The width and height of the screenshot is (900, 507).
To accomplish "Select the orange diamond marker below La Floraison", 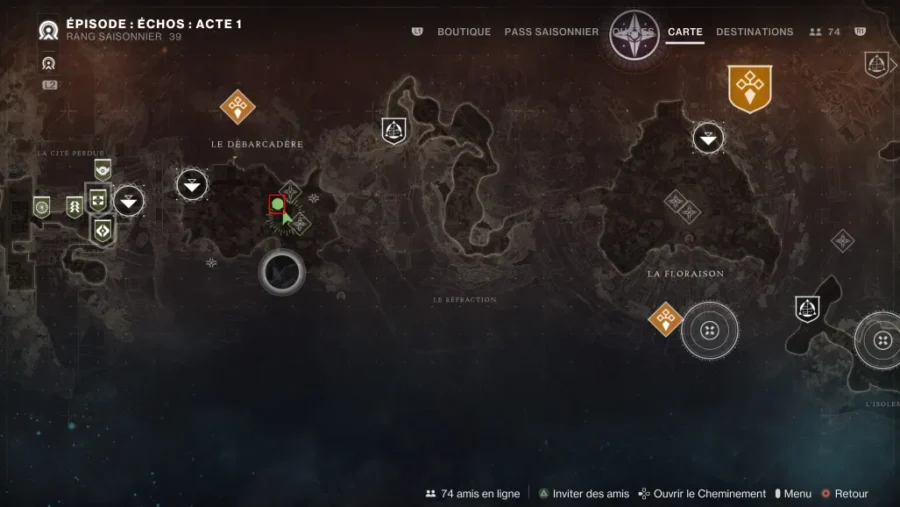I will [665, 320].
